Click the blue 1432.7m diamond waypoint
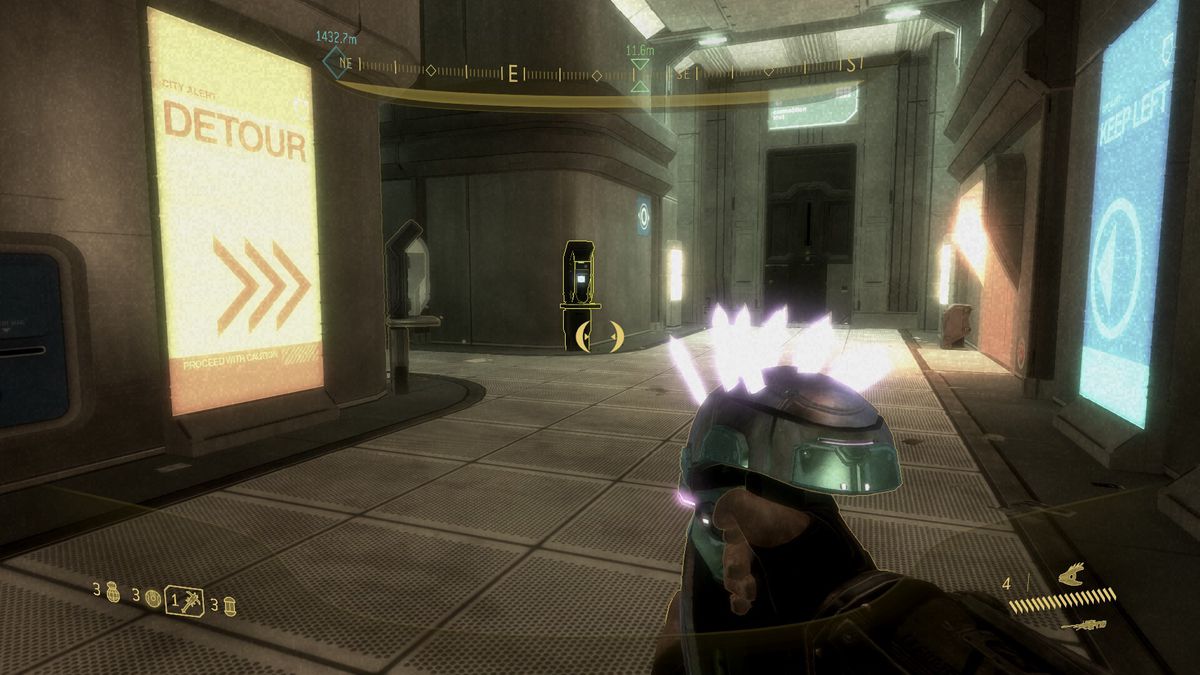 tap(334, 62)
